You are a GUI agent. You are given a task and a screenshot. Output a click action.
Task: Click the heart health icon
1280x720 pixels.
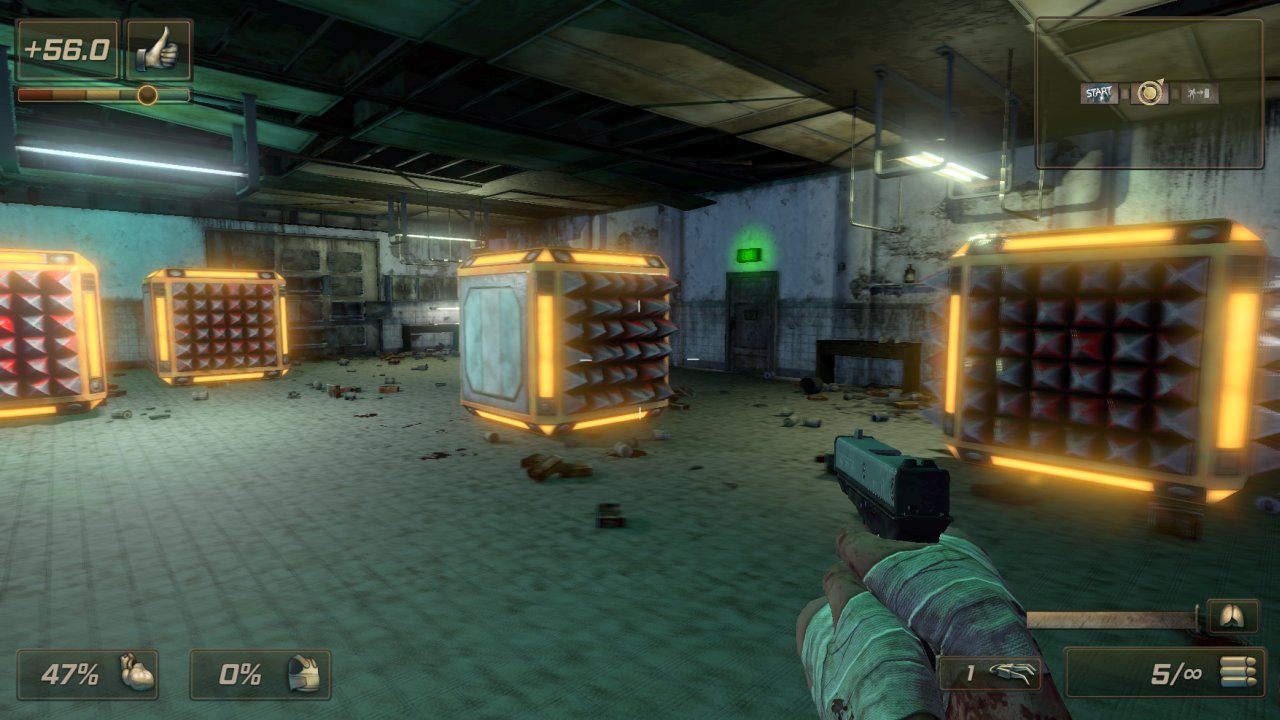point(138,673)
